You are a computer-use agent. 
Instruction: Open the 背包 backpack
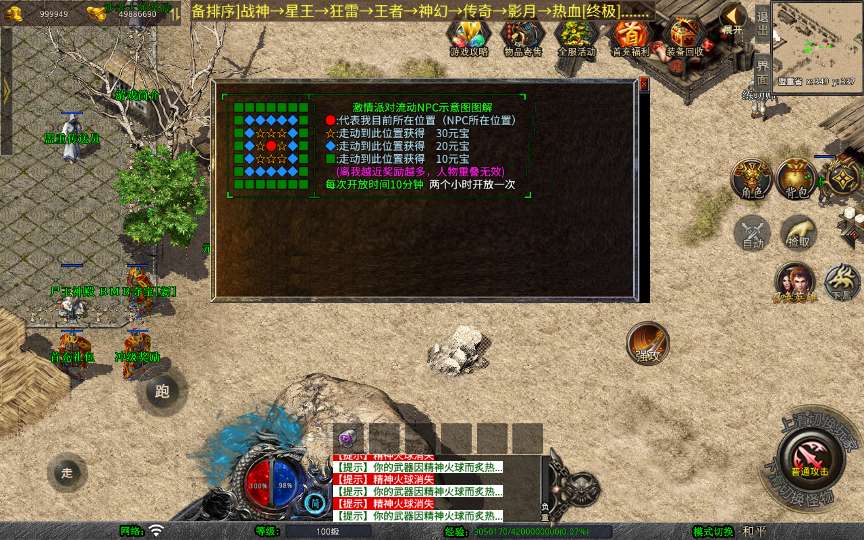coord(797,178)
